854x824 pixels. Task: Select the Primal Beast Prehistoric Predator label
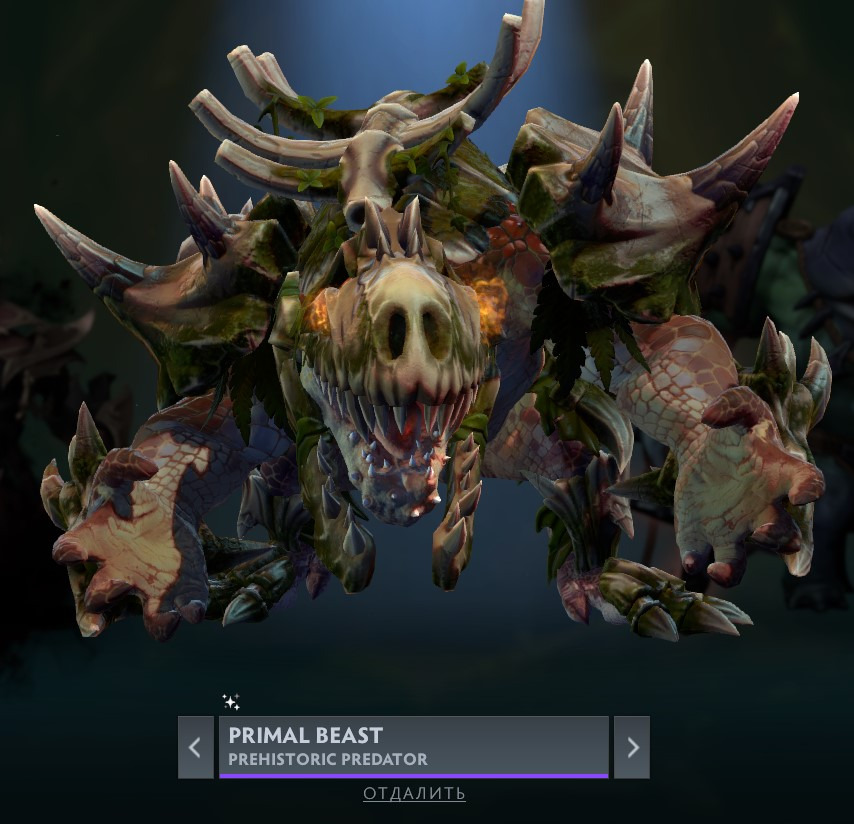pos(413,746)
